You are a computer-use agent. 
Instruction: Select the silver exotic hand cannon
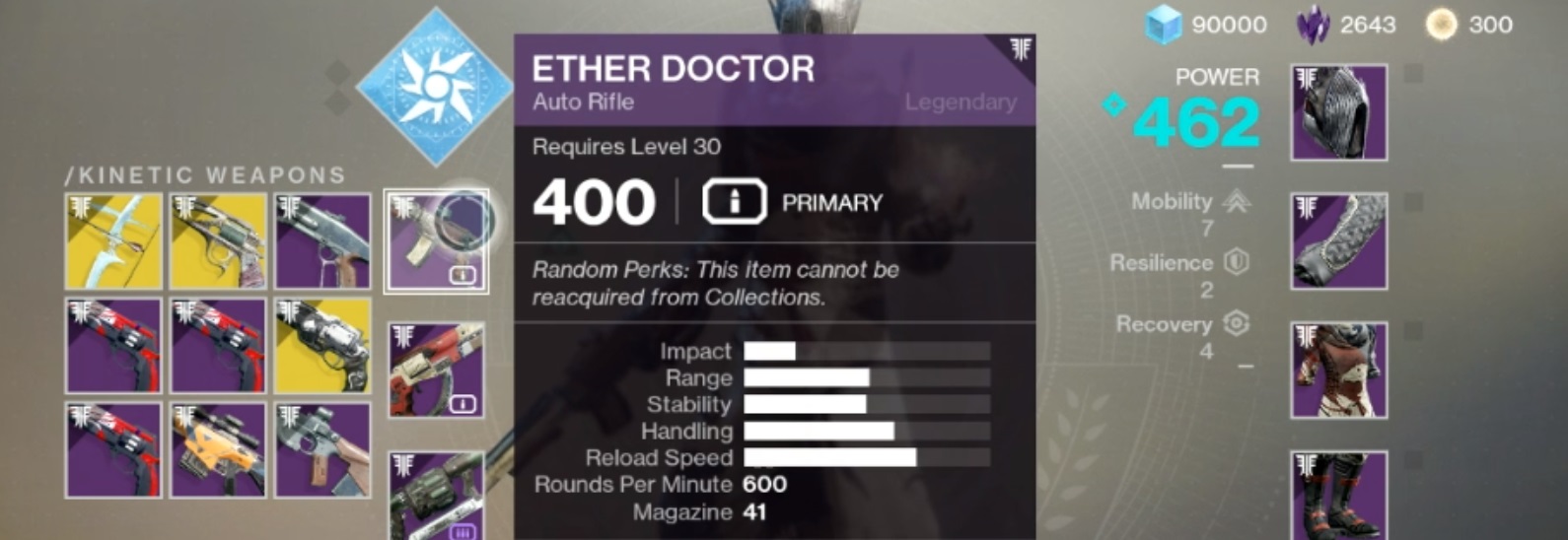click(x=323, y=346)
